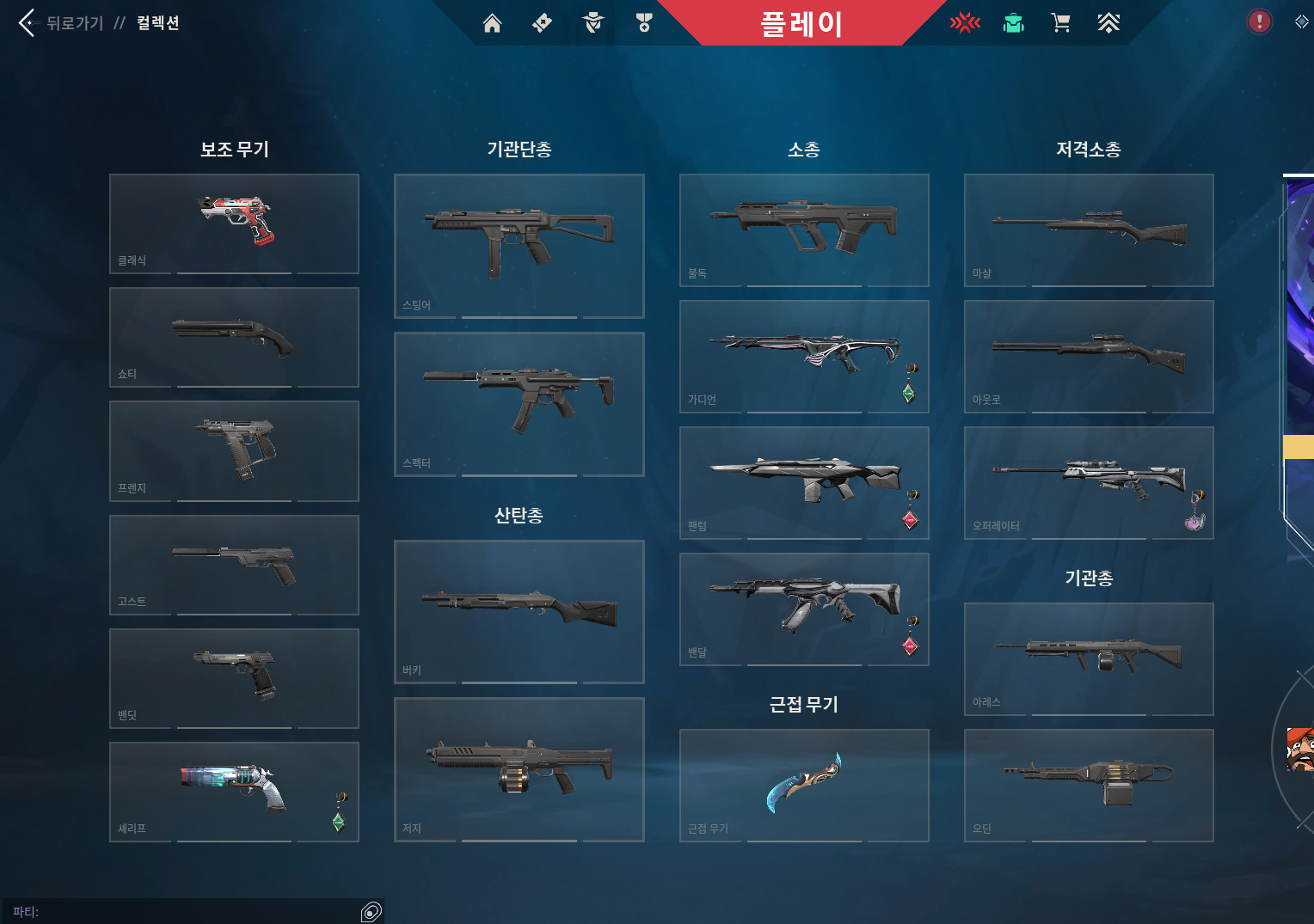The width and height of the screenshot is (1314, 924).
Task: Open the 클래식 pistol skin card
Action: point(233,223)
